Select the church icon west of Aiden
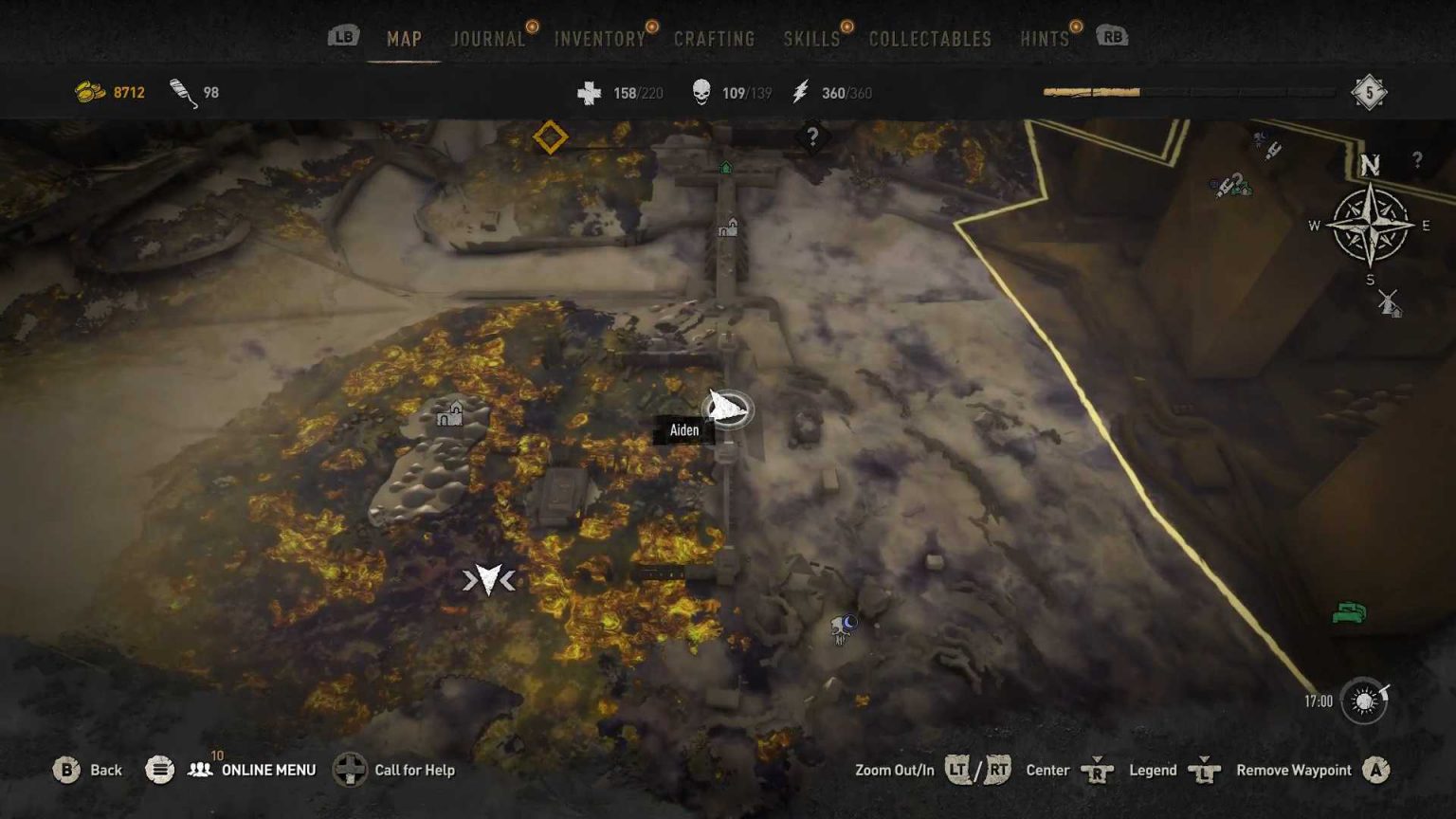The width and height of the screenshot is (1456, 819). pos(448,413)
